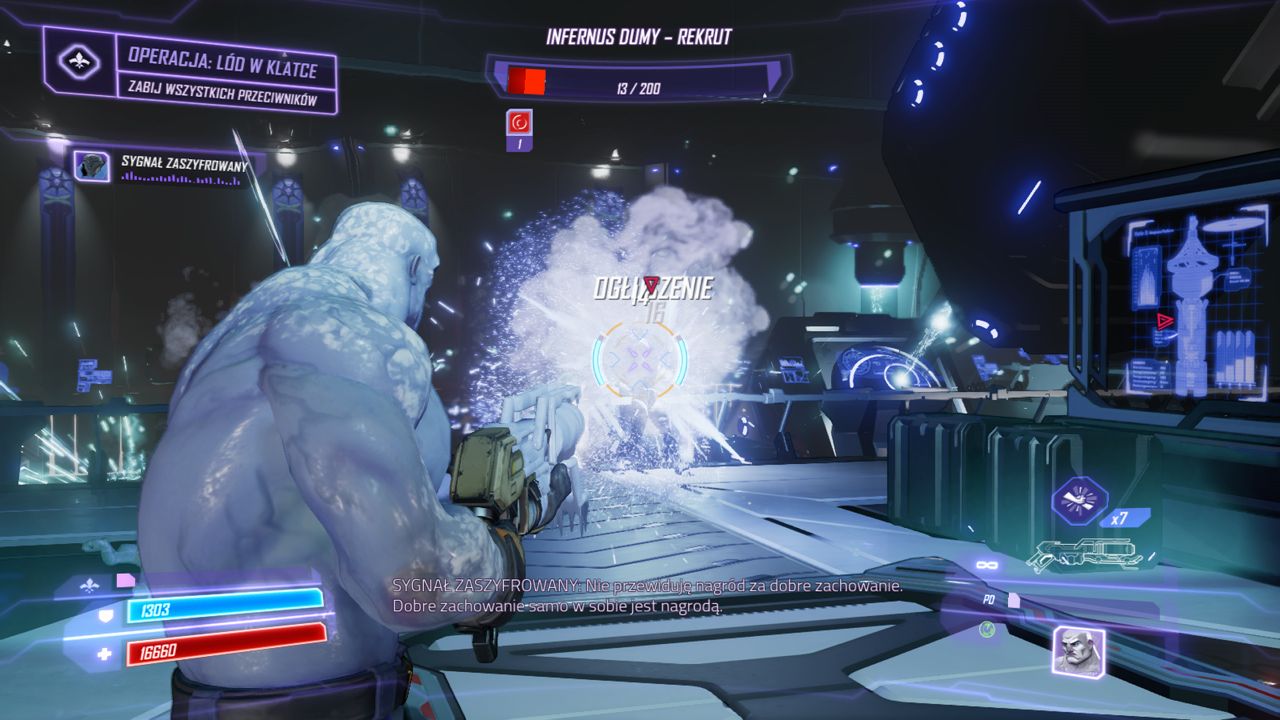Click the red swirl debuff icon
1280x720 pixels.
(x=520, y=123)
